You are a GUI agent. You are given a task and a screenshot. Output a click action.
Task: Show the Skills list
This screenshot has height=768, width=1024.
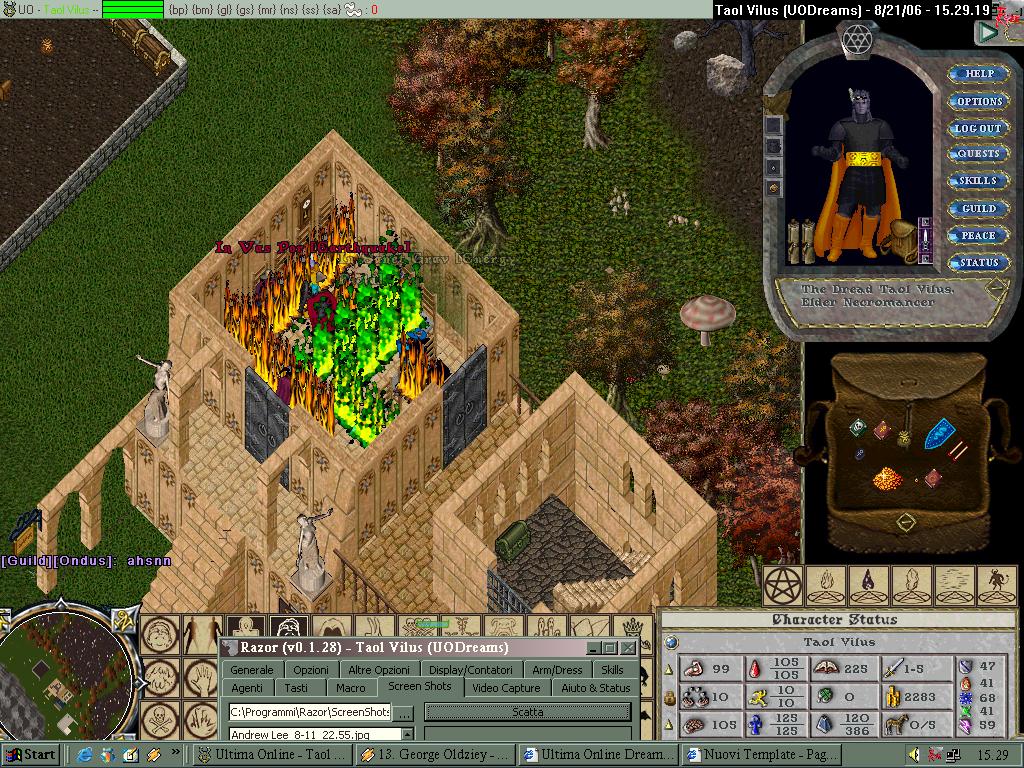978,181
